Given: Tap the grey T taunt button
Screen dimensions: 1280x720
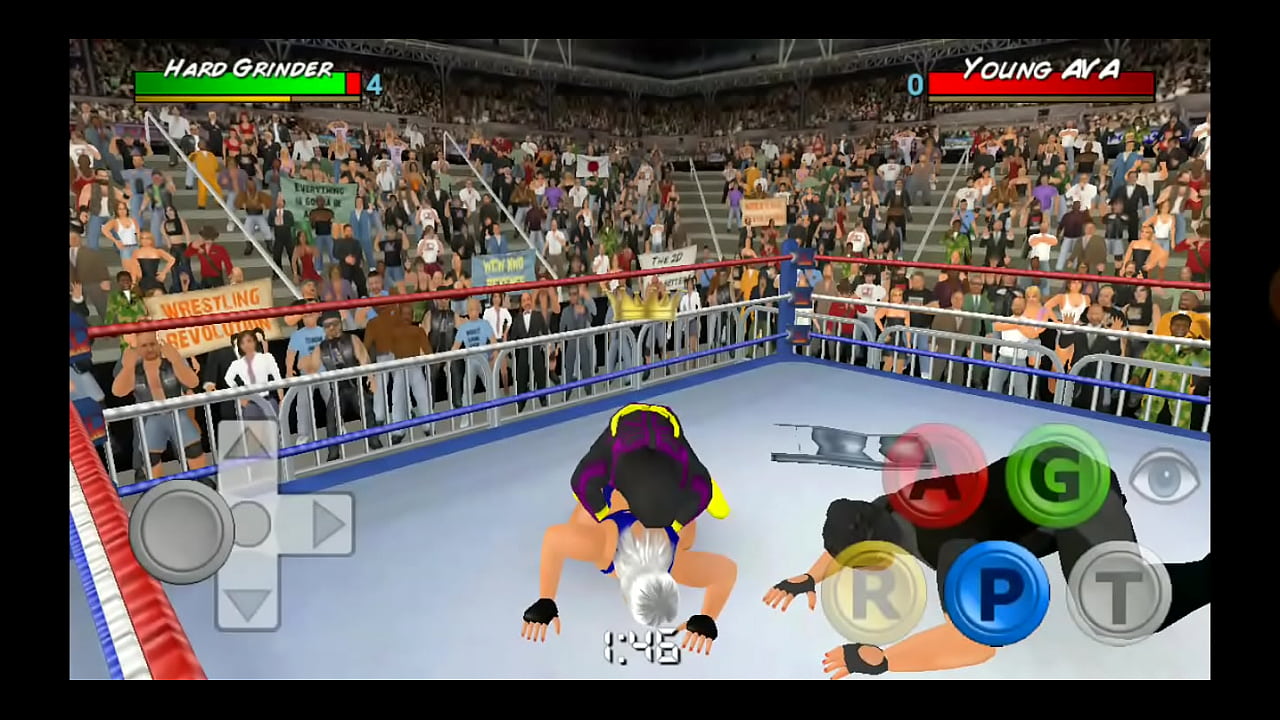Looking at the screenshot, I should click(x=1118, y=593).
